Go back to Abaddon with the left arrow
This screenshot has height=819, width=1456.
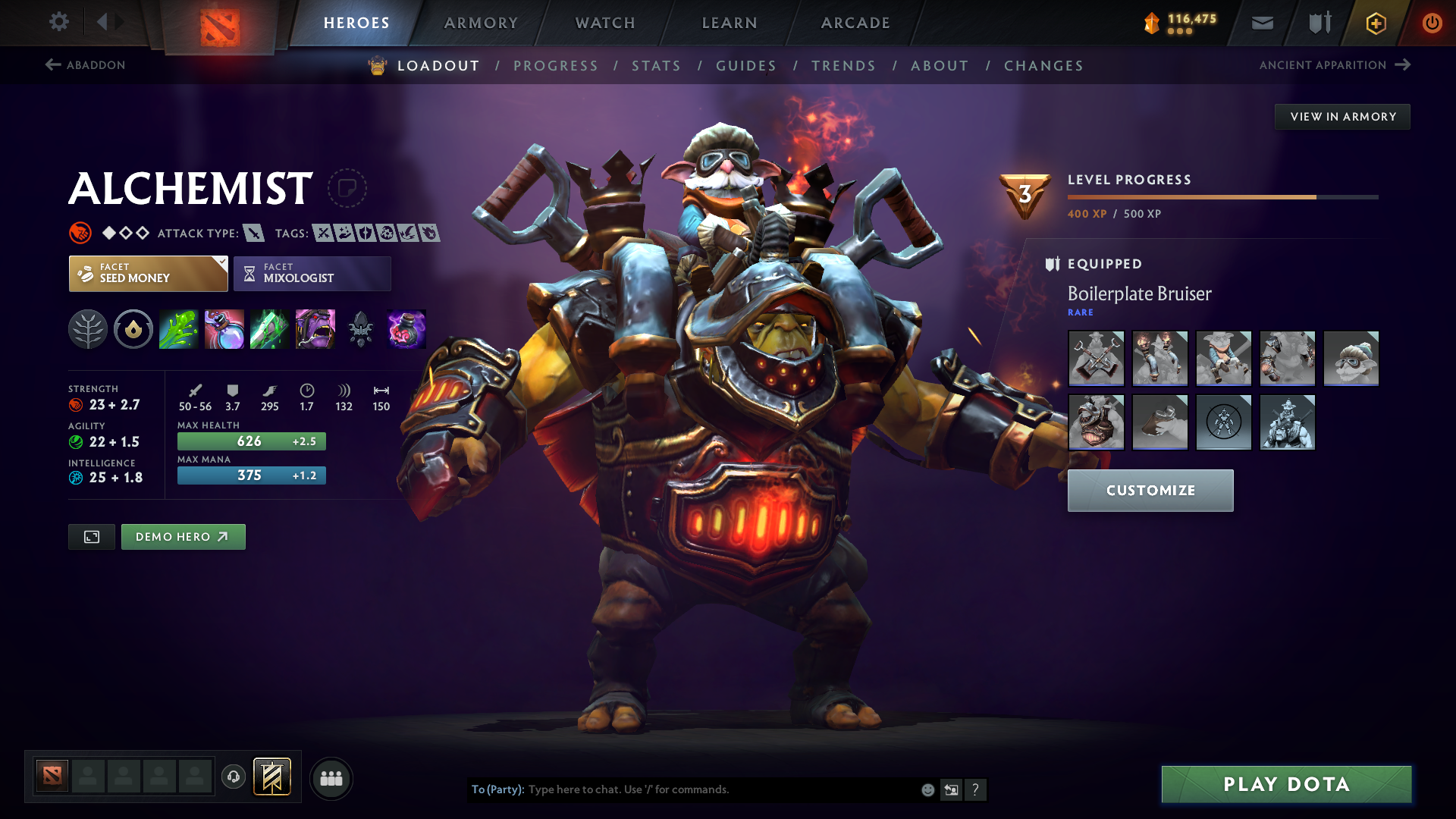52,65
